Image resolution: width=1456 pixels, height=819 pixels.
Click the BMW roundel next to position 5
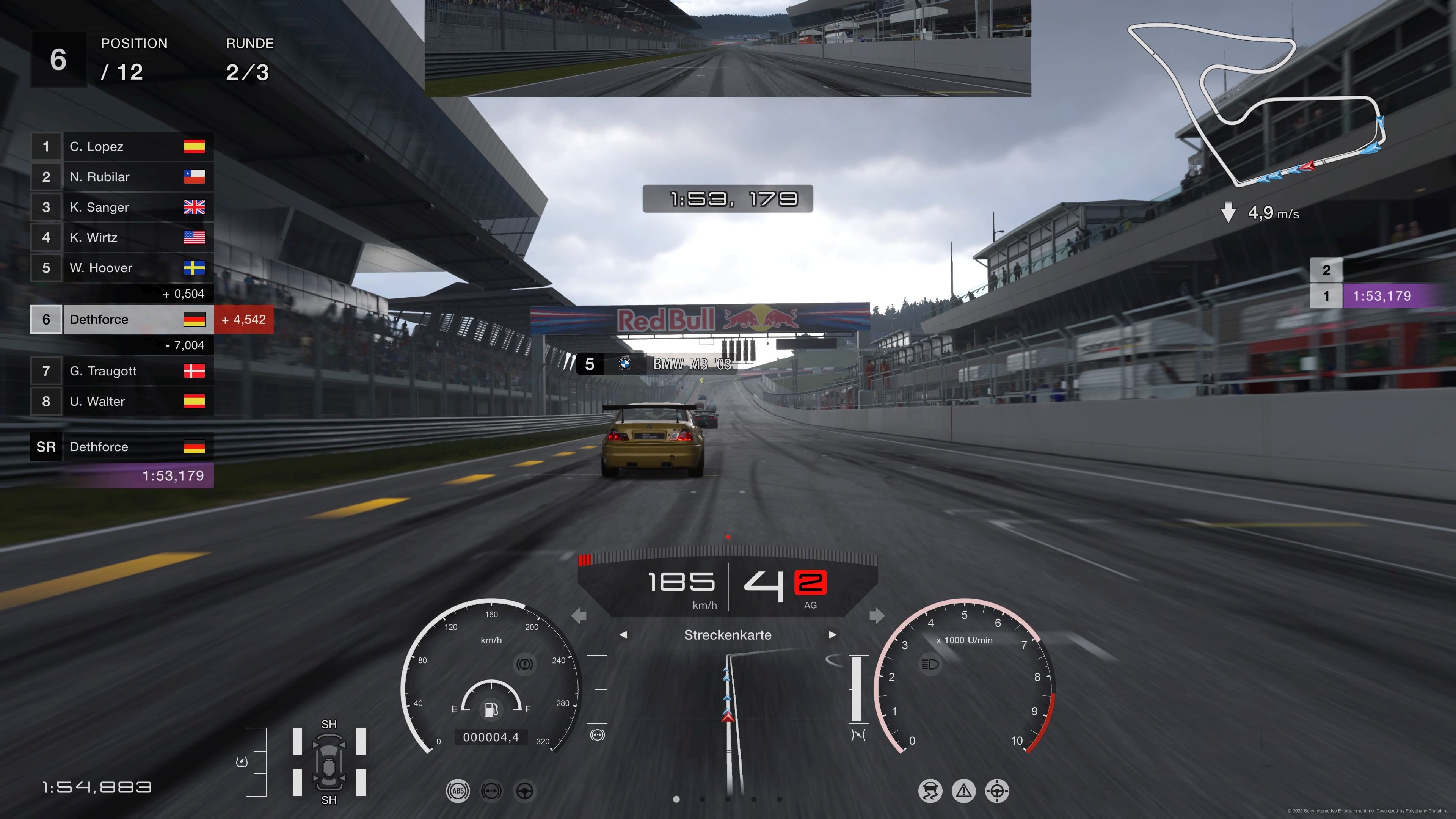(626, 364)
